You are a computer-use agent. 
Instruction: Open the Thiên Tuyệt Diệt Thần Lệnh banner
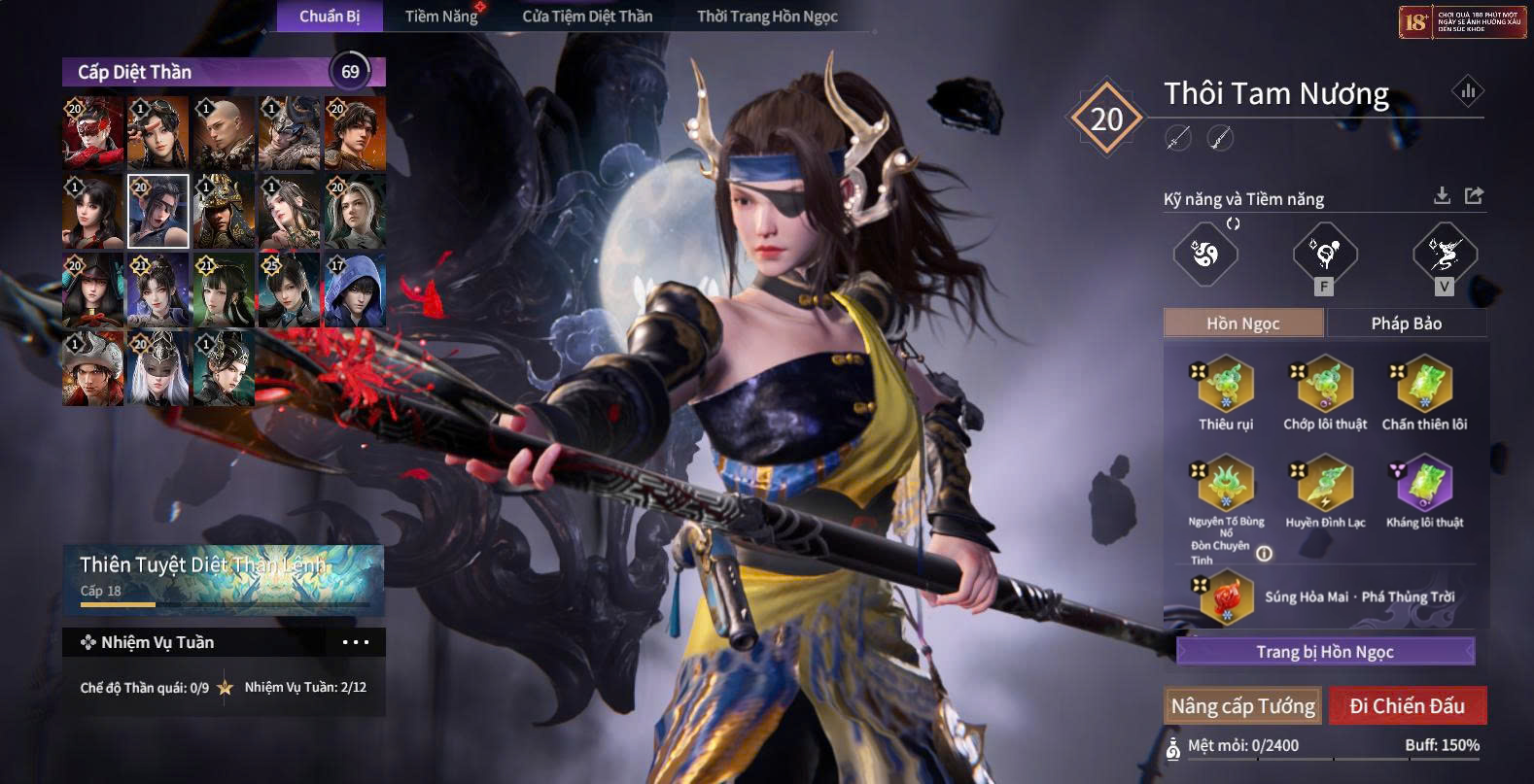224,579
